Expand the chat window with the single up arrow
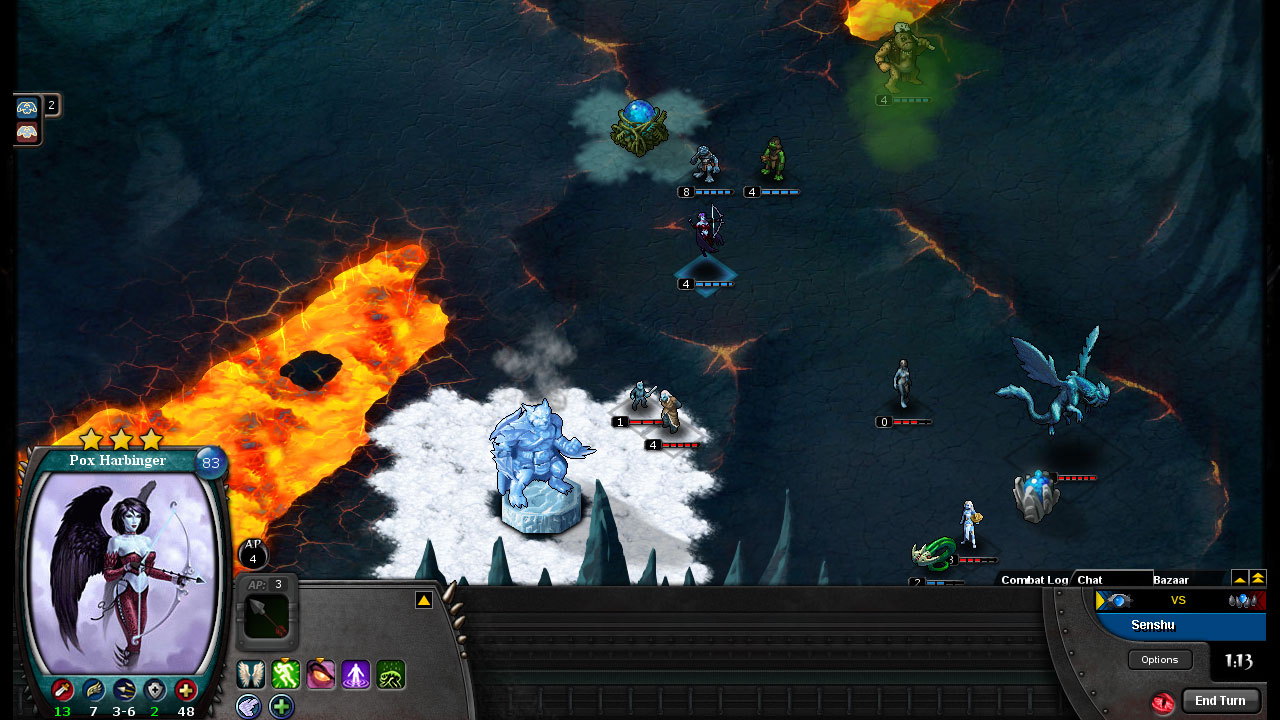Viewport: 1280px width, 720px height. [x=1240, y=579]
